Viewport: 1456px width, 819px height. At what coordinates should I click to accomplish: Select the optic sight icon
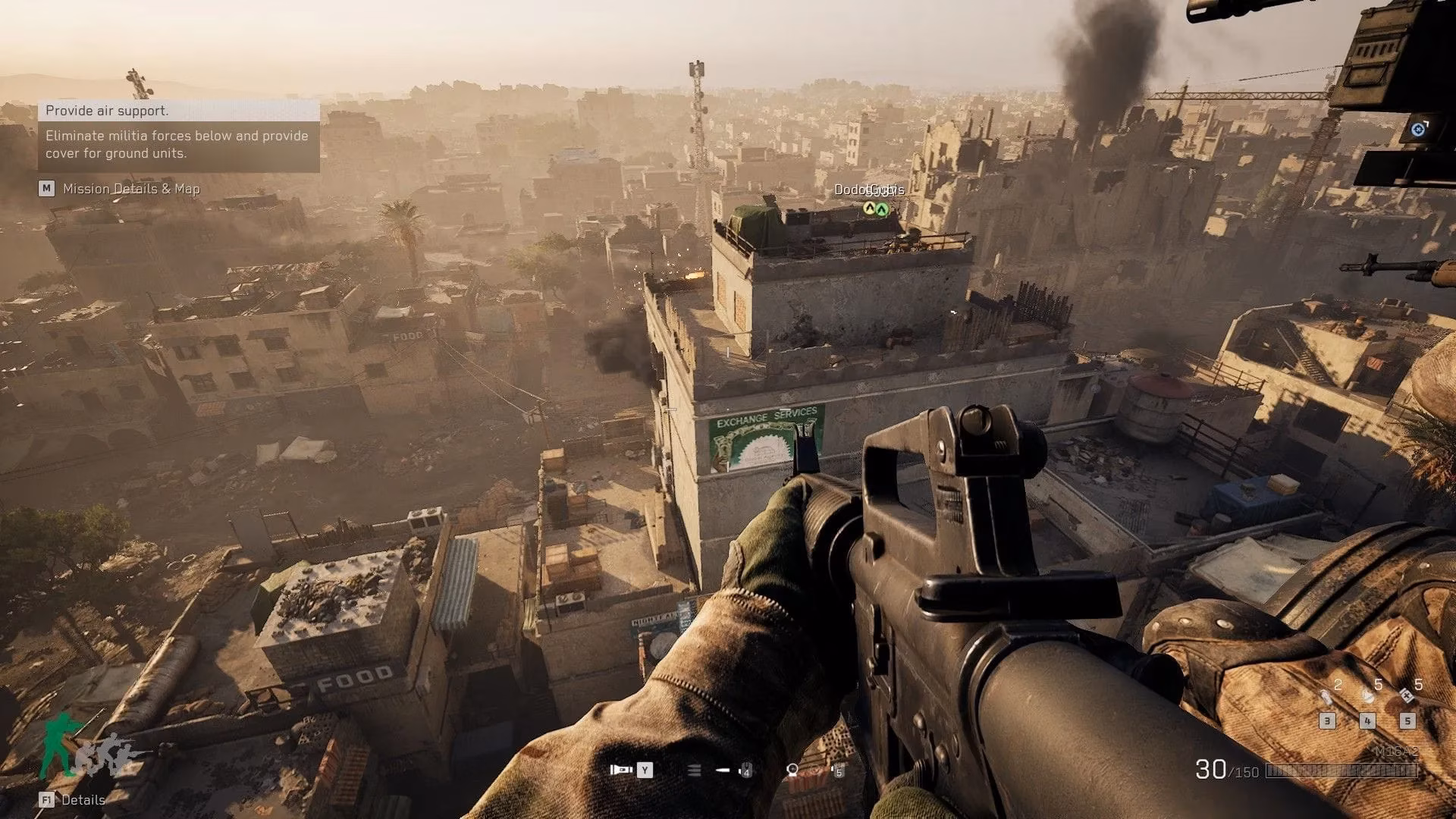[x=792, y=770]
